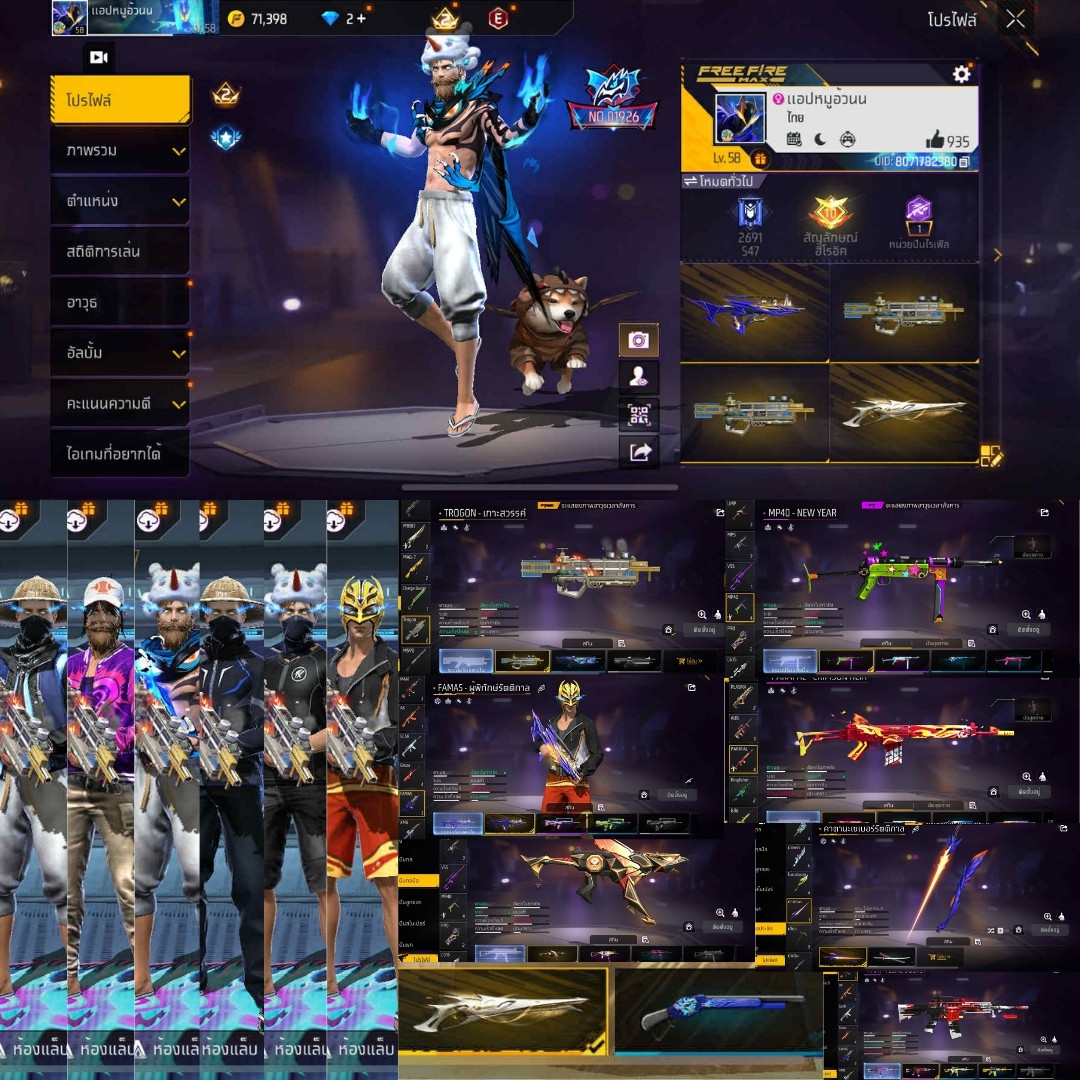The width and height of the screenshot is (1080, 1080).
Task: Copy the player UID
Action: coord(964,161)
